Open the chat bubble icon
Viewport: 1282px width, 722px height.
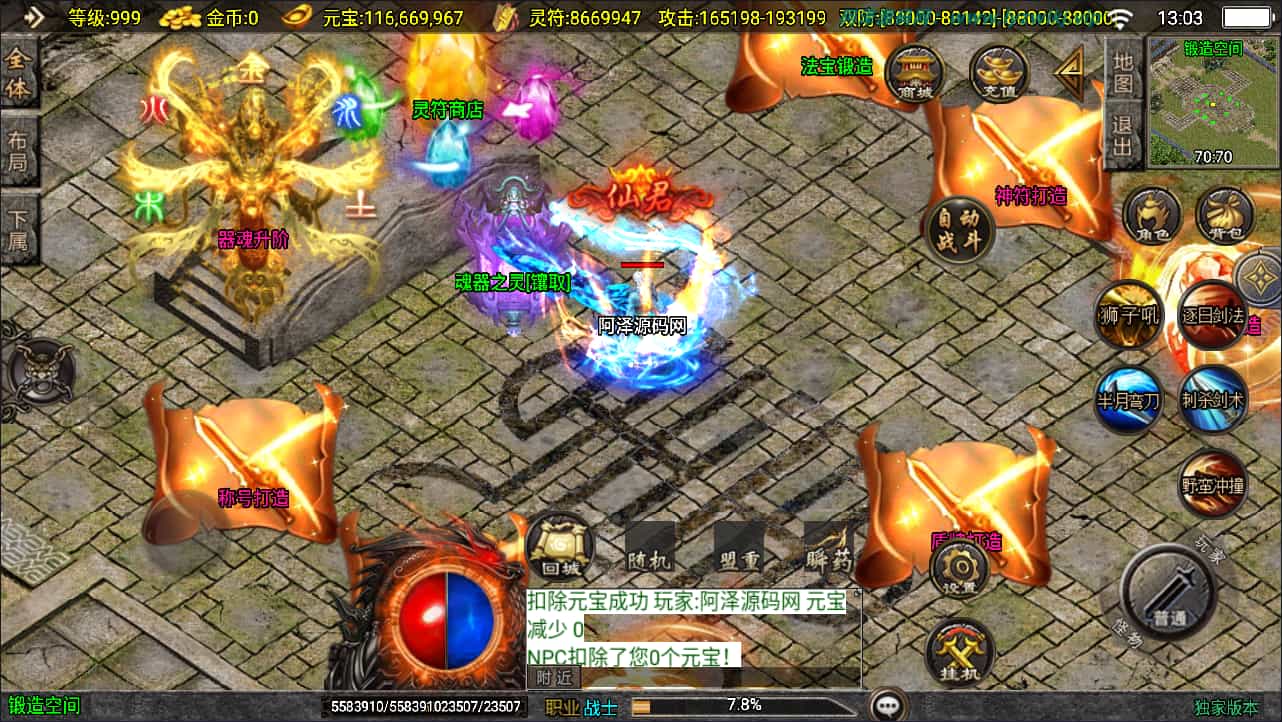pos(887,706)
